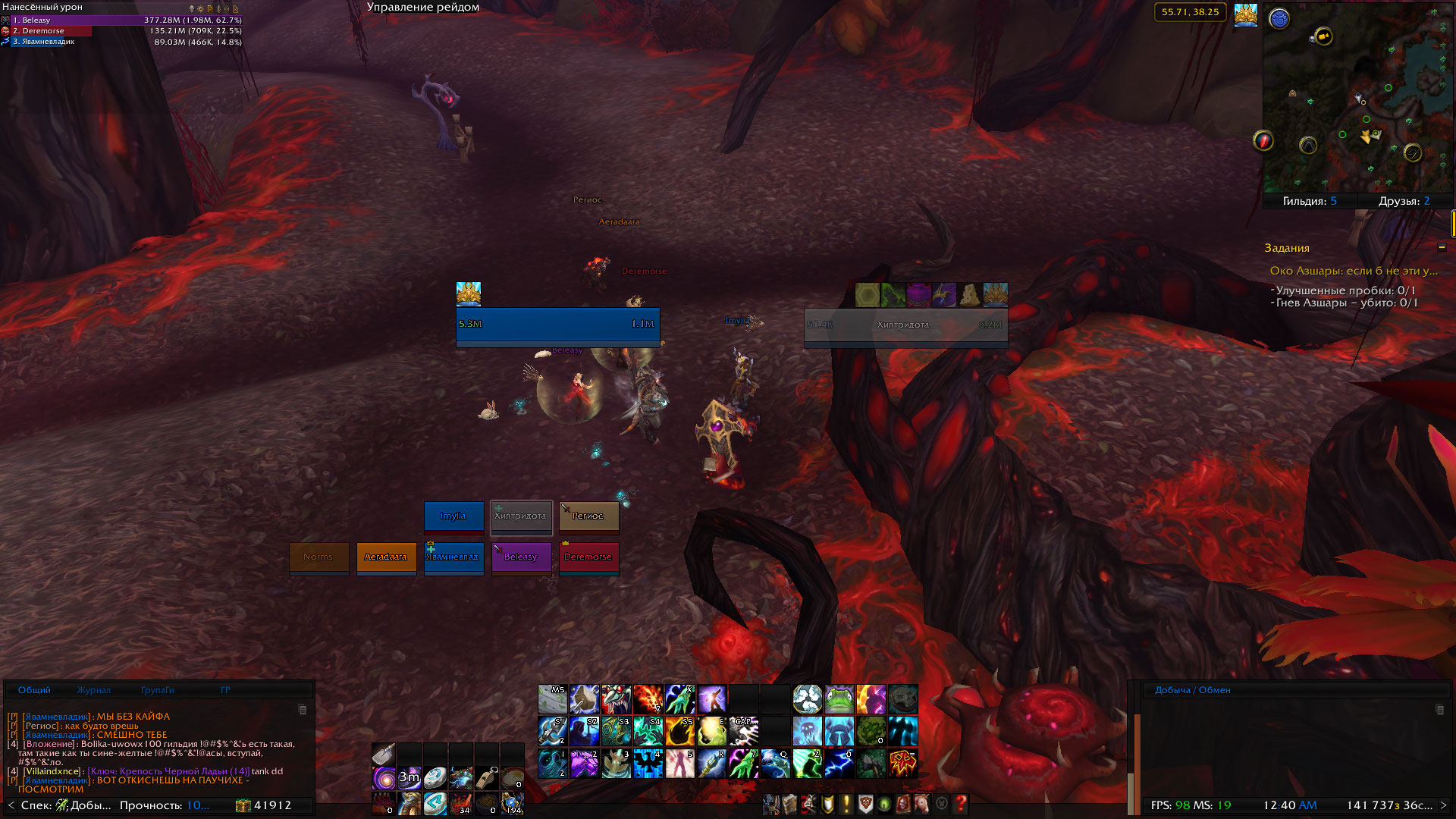Select Deremorse's red party frame
Screen dimensions: 1456x819
click(588, 557)
